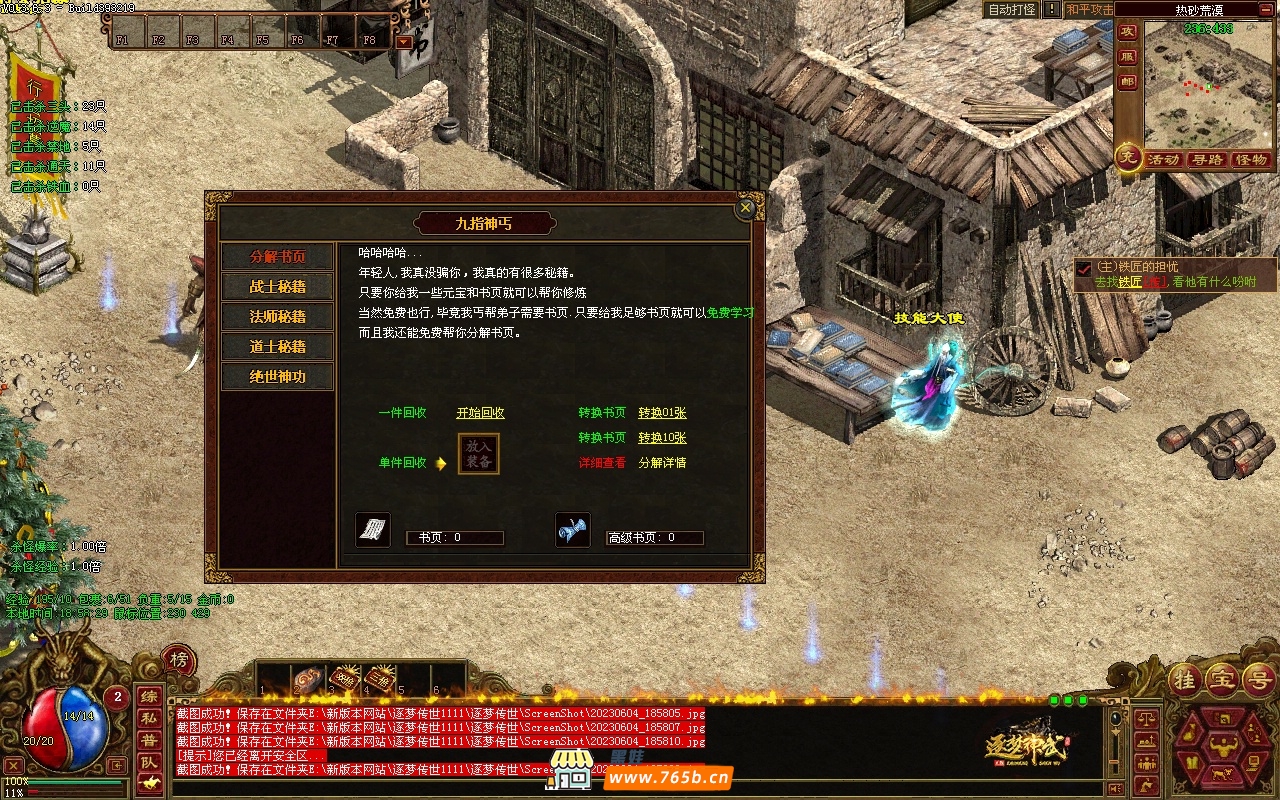Open the 法师秘籍 tab
This screenshot has width=1280, height=800.
pos(277,317)
